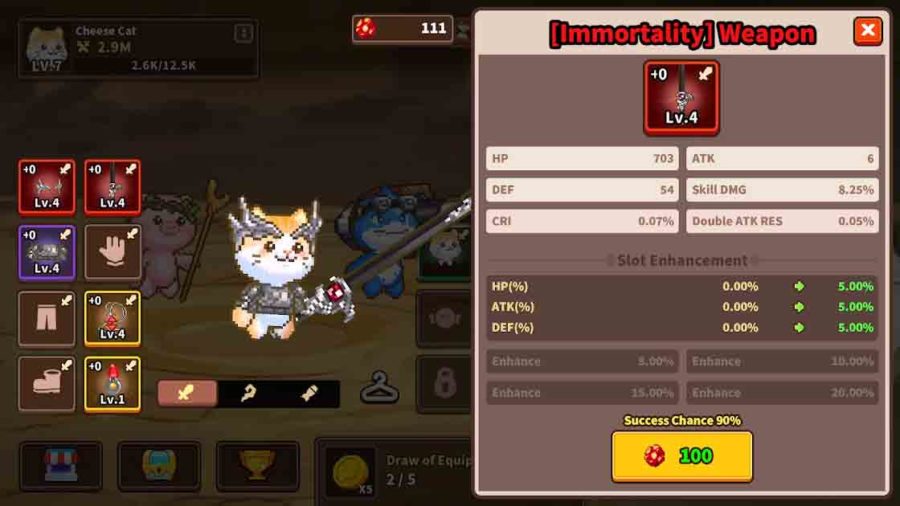Select the Lv.4 weapon icon in the panel
Image resolution: width=900 pixels, height=506 pixels.
(x=681, y=97)
